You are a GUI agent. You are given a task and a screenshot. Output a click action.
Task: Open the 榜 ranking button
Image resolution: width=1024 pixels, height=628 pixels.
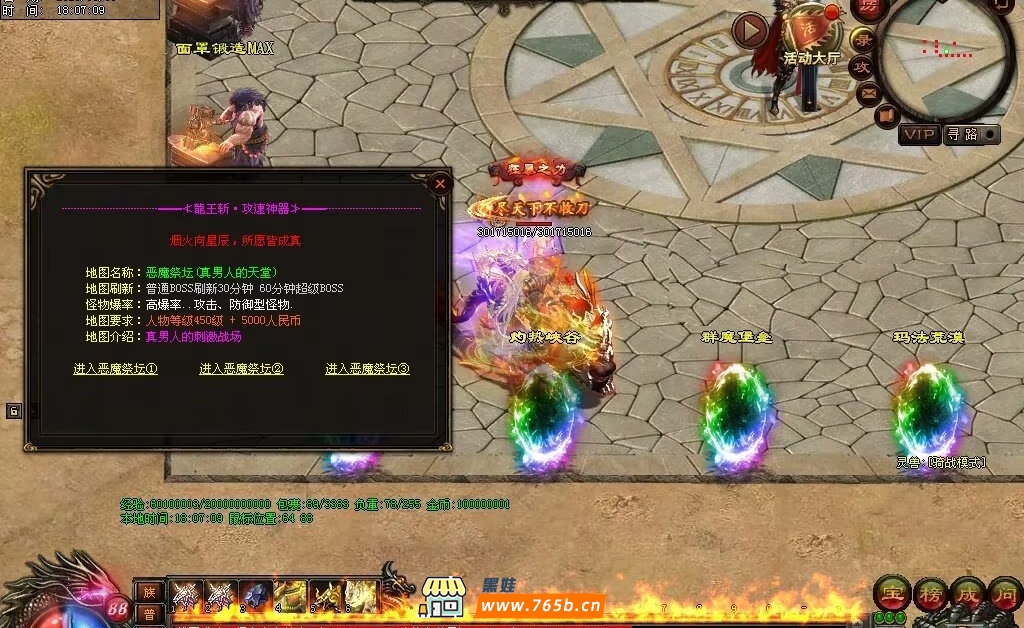tap(930, 594)
